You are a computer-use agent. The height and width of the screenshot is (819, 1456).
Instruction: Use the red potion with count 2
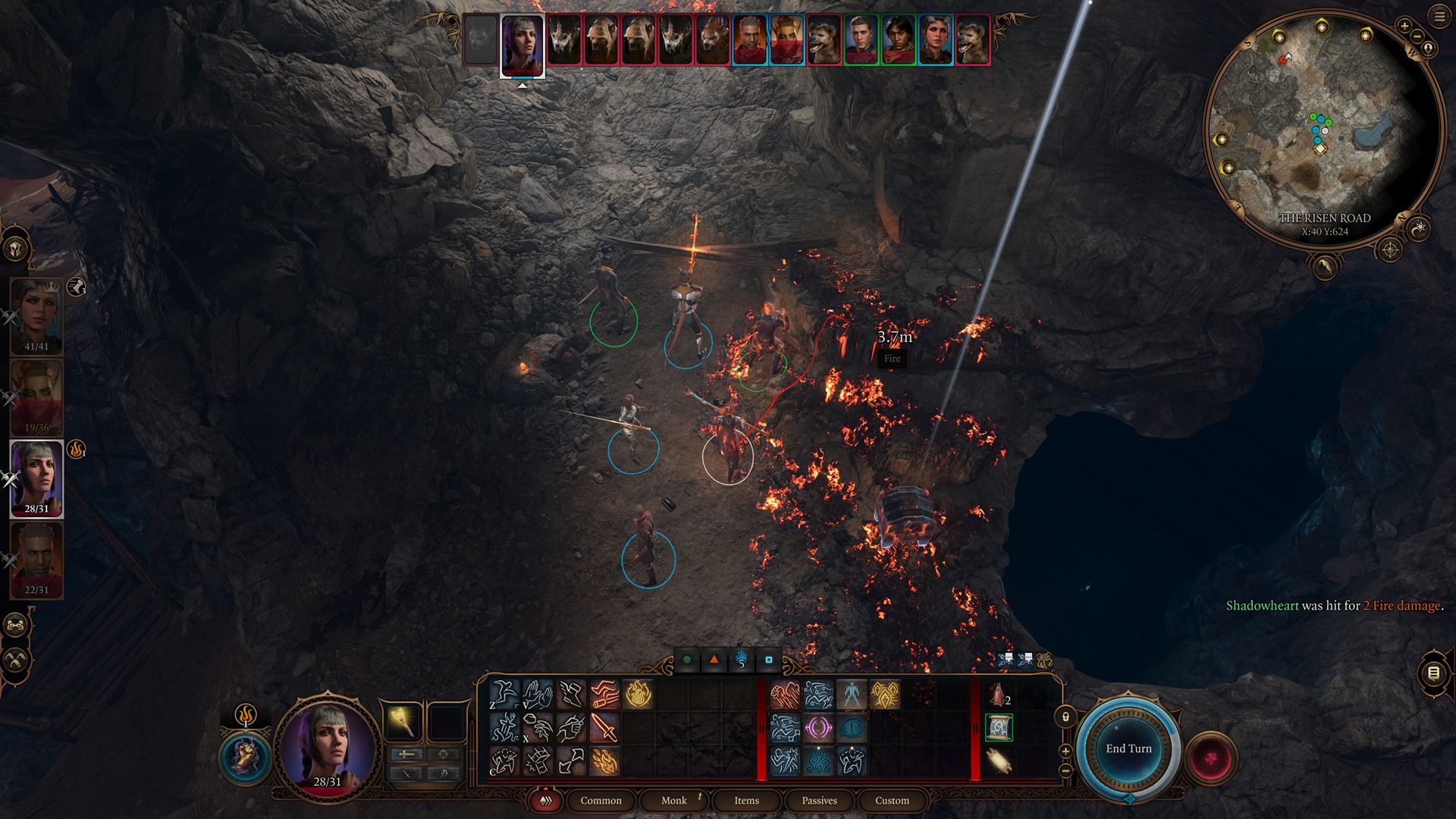pos(998,694)
